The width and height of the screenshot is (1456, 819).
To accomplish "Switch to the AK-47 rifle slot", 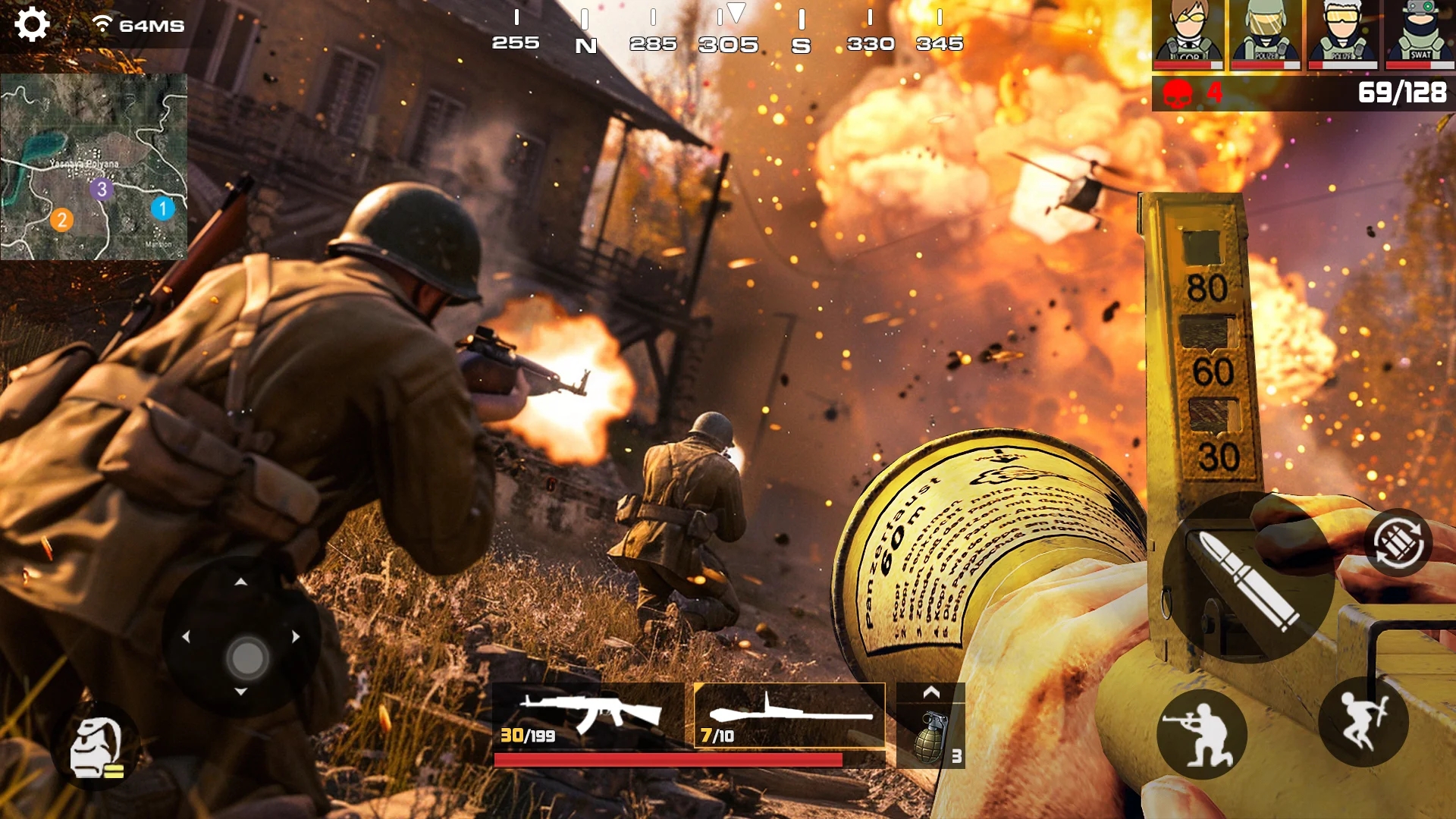I will click(588, 716).
